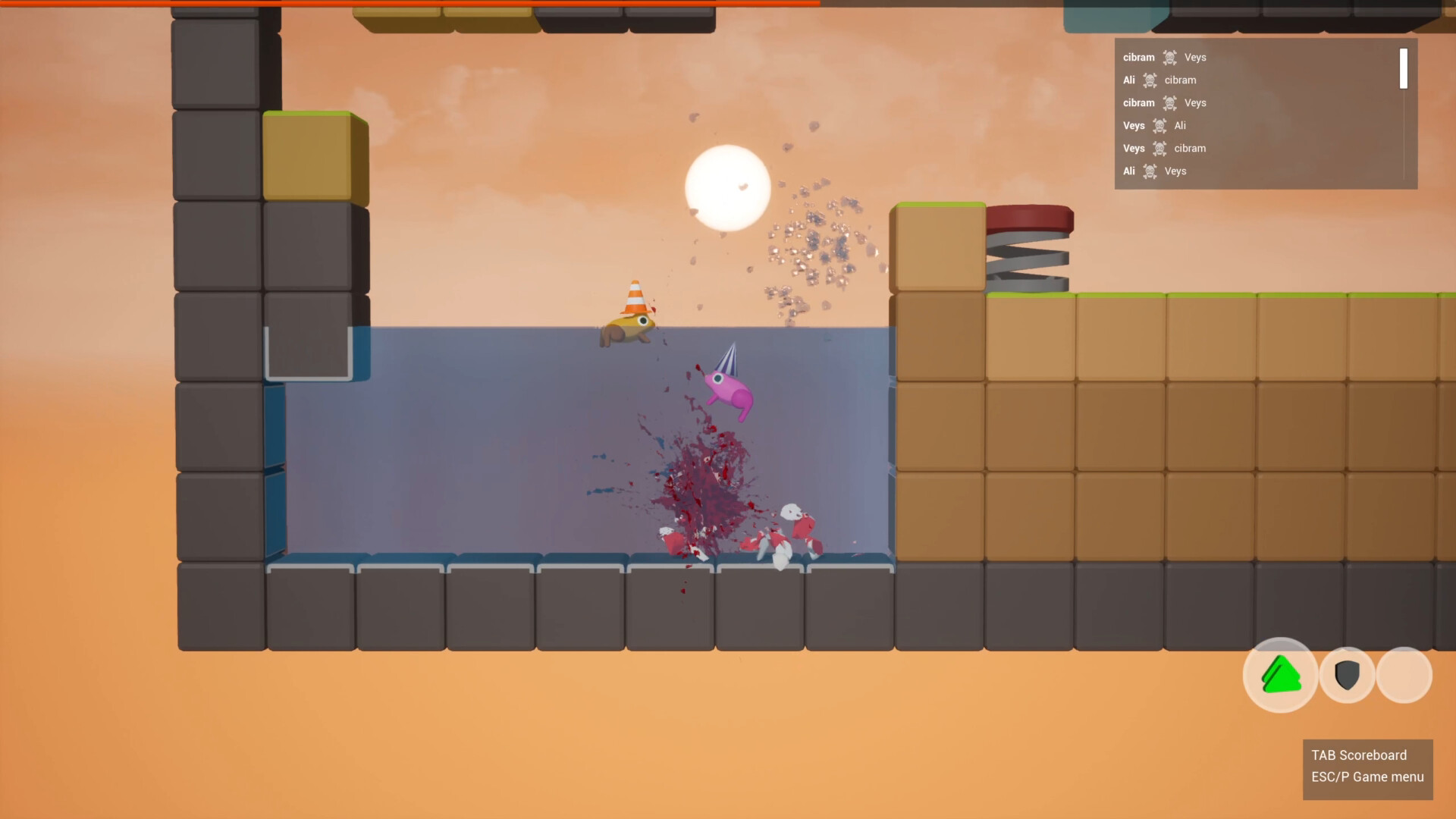
Task: Click the sun in the sky
Action: [726, 188]
